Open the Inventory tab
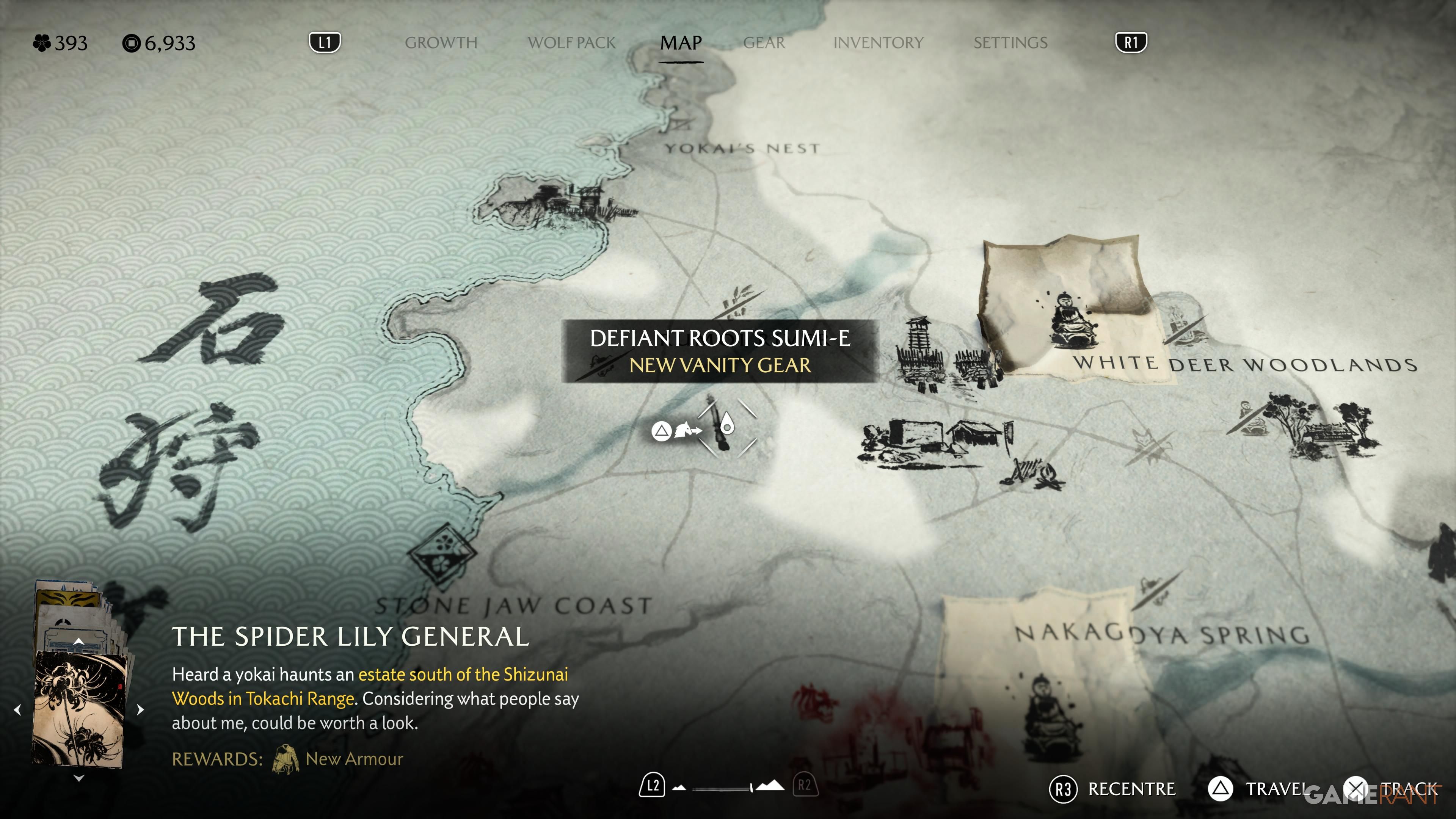 879,43
